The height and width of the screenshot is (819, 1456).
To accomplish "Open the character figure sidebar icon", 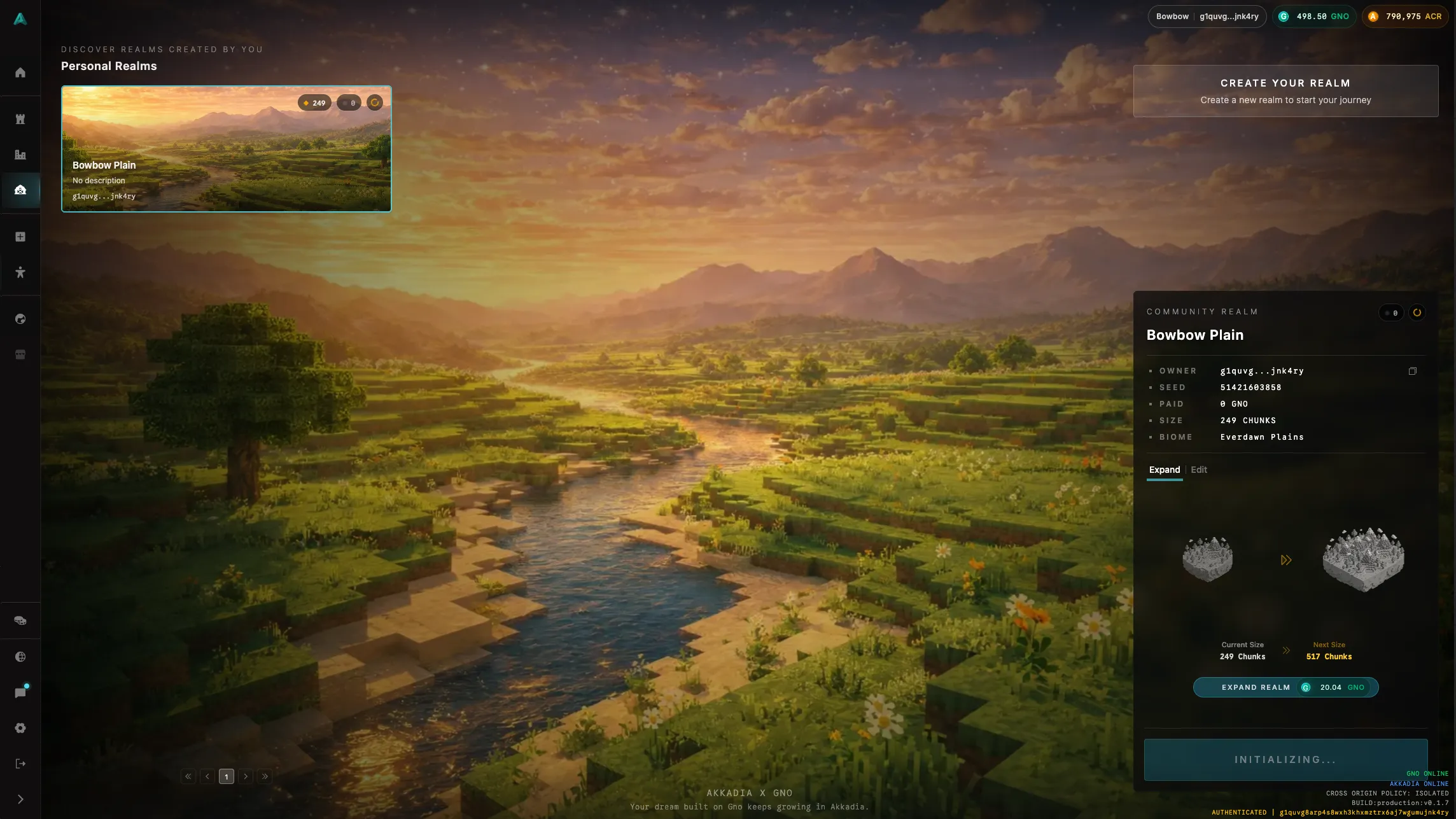I will [x=20, y=272].
